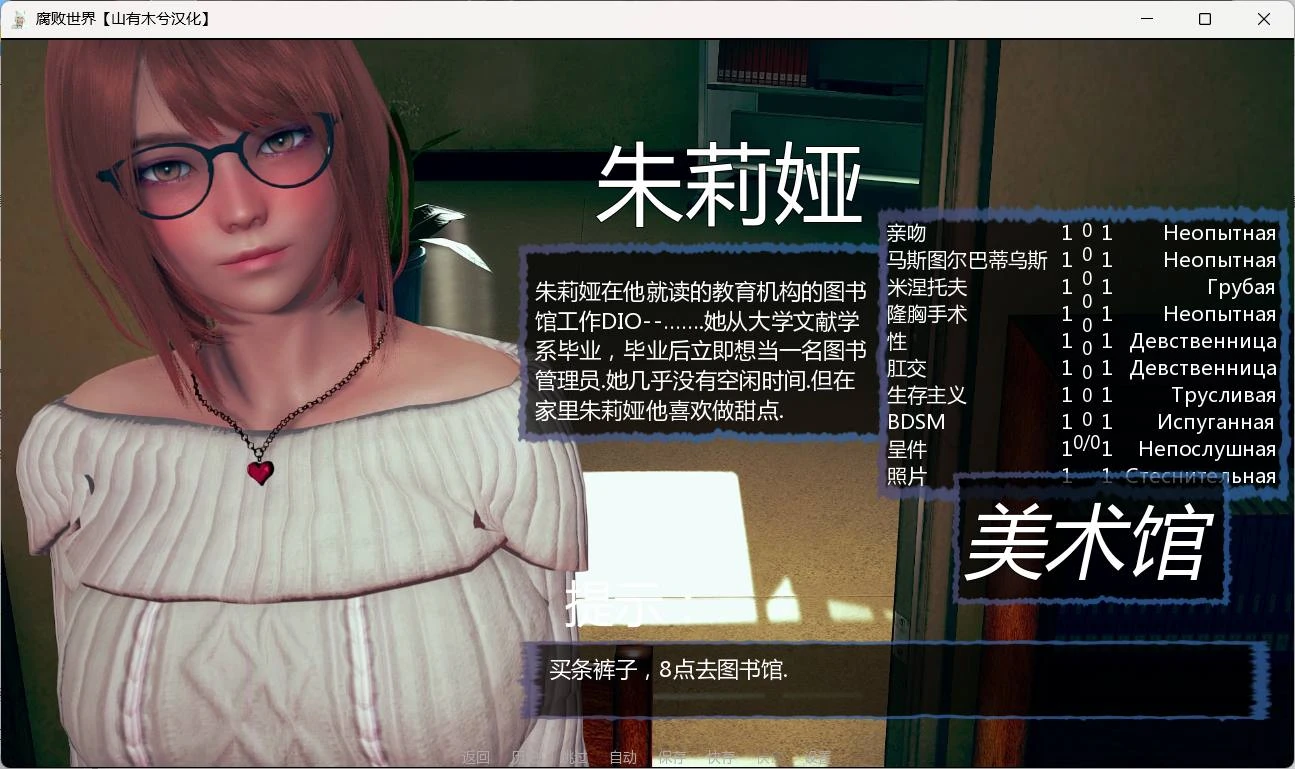Enable 自动 auto-play mode
Screen dimensions: 1295x769
tap(624, 757)
